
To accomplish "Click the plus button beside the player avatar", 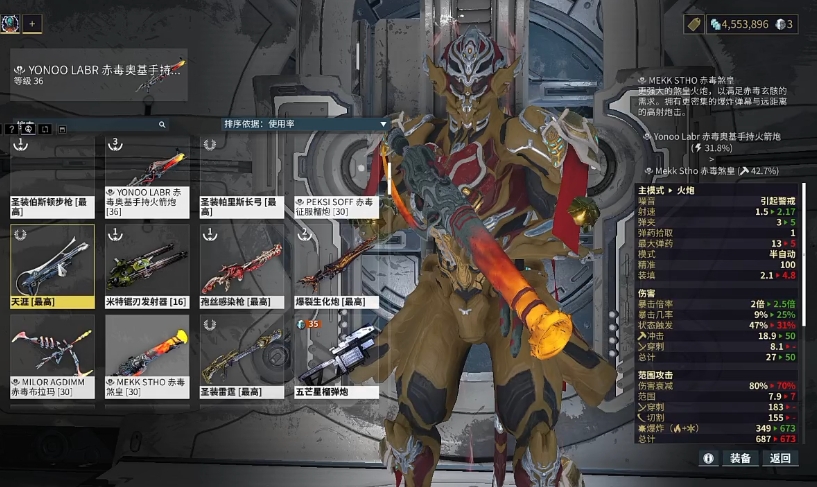I will (x=33, y=22).
